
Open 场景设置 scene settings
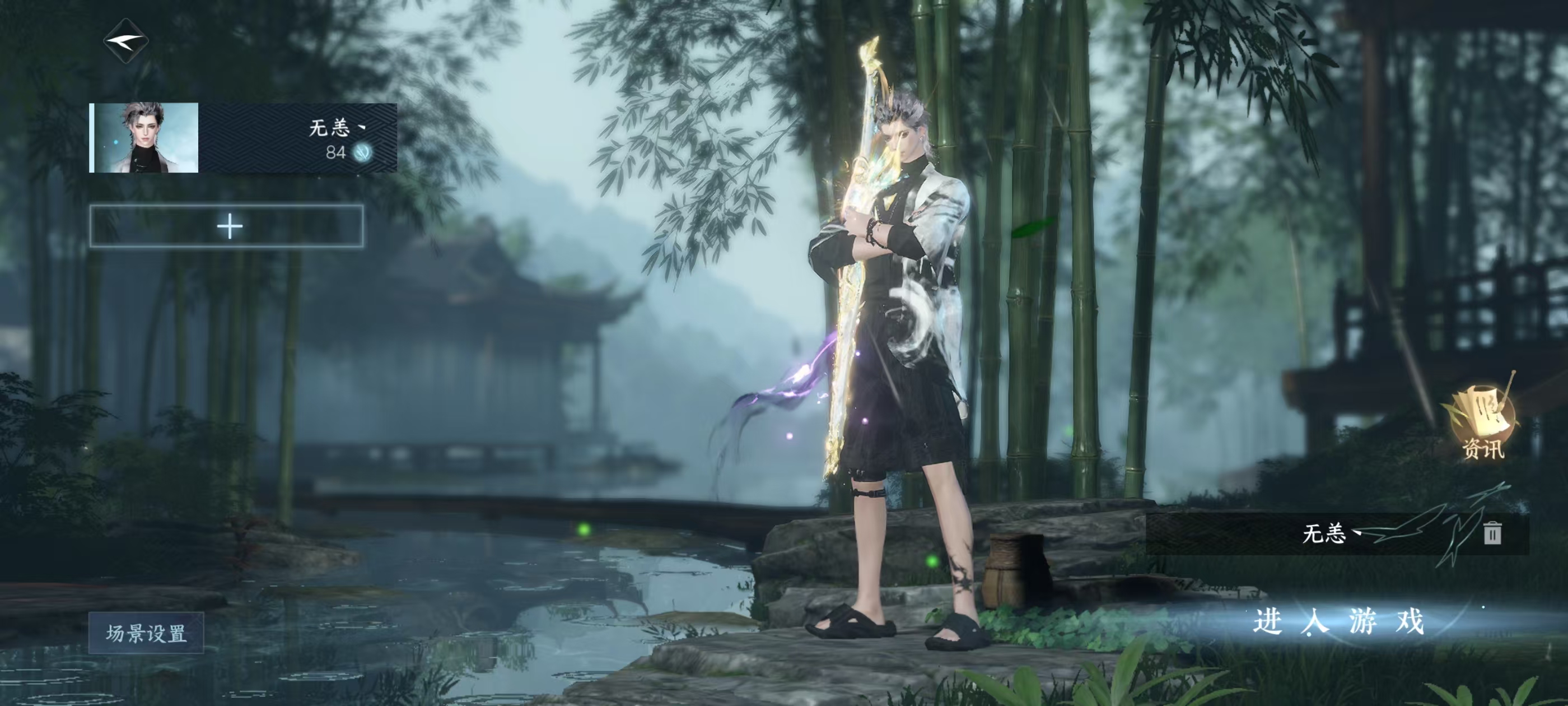(x=146, y=633)
